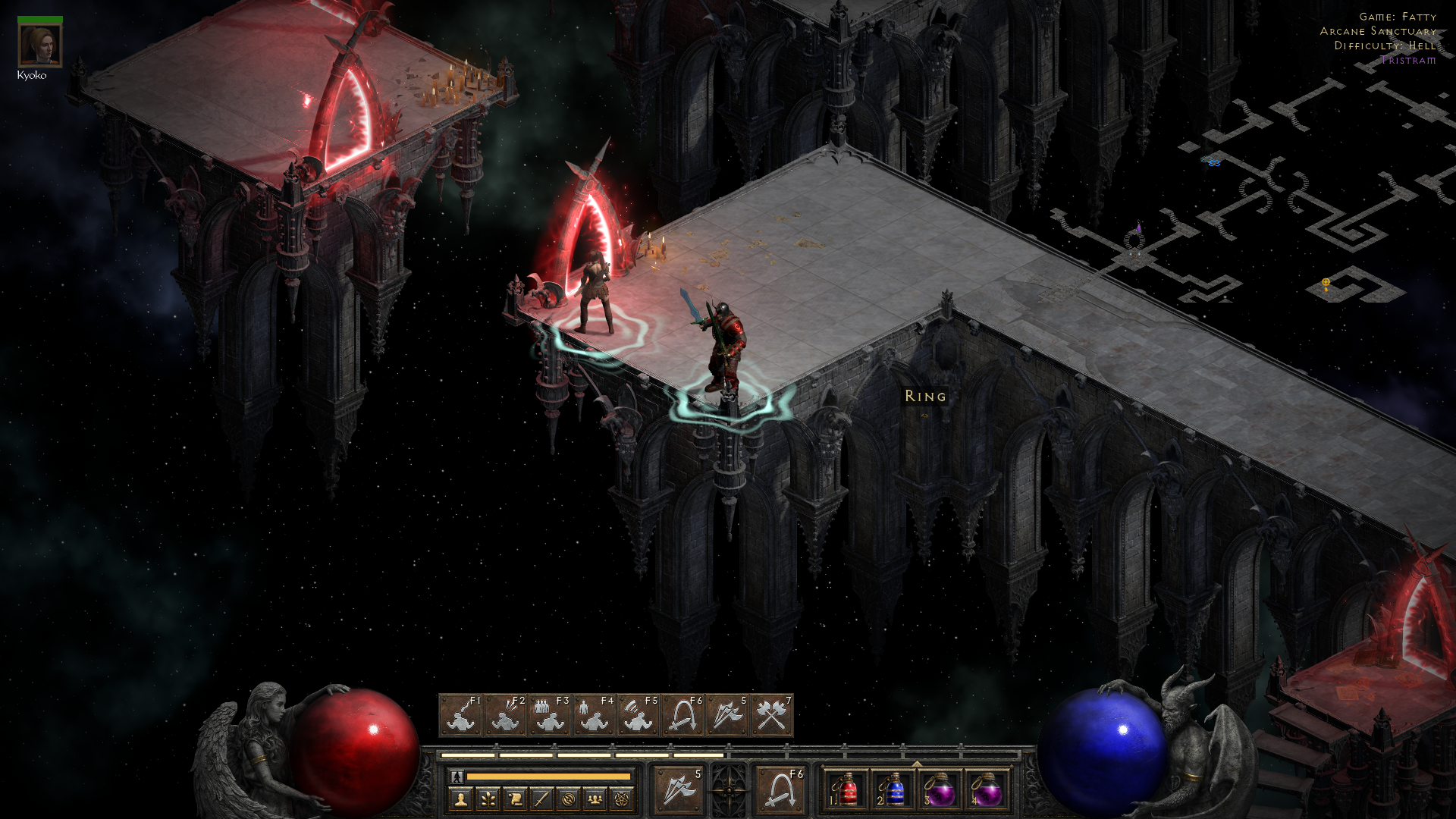The image size is (1456, 819).
Task: Use the blue mana potion in slot 2
Action: [893, 790]
